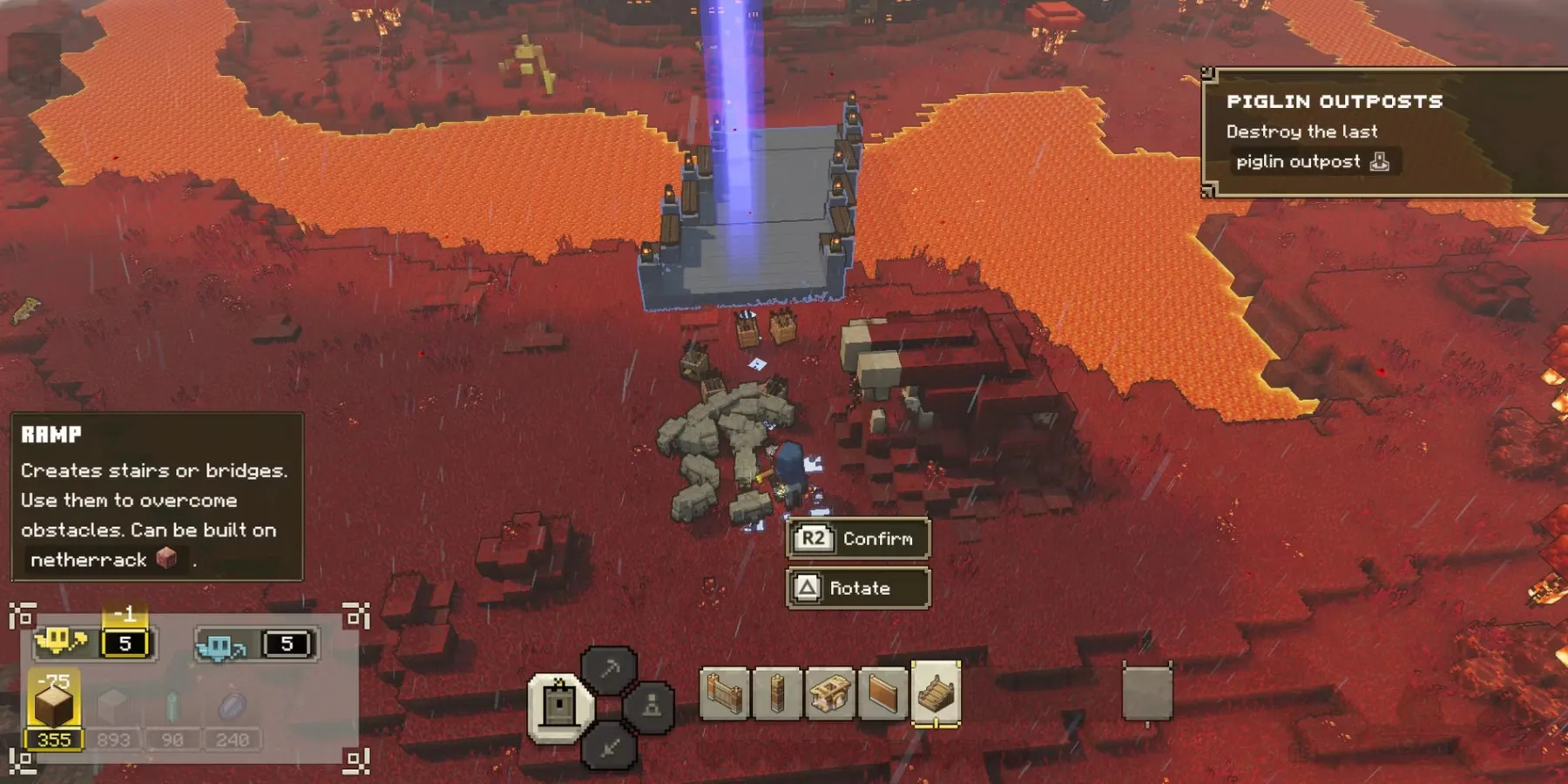
Task: Select the wood block resource icon
Action: pyautogui.click(x=54, y=706)
